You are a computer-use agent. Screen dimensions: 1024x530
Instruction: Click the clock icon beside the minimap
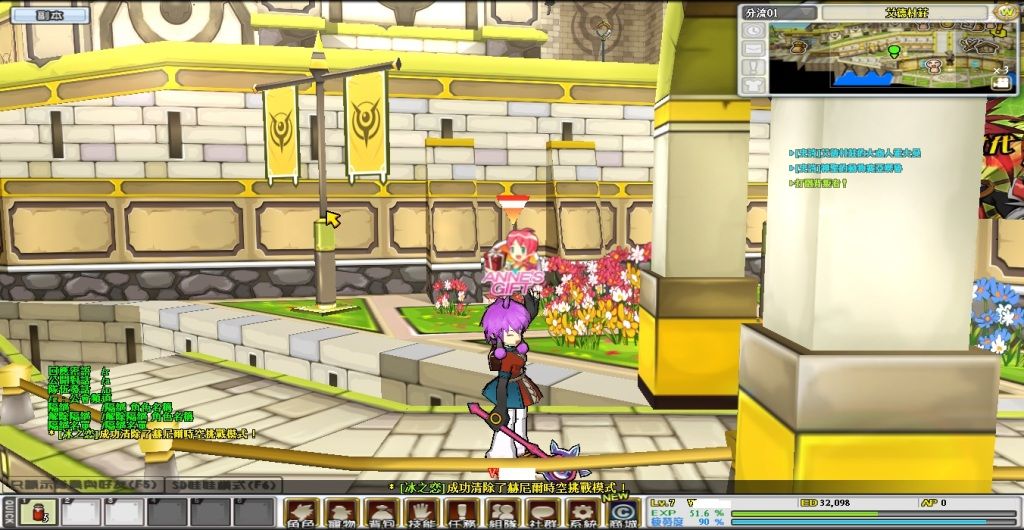[754, 30]
